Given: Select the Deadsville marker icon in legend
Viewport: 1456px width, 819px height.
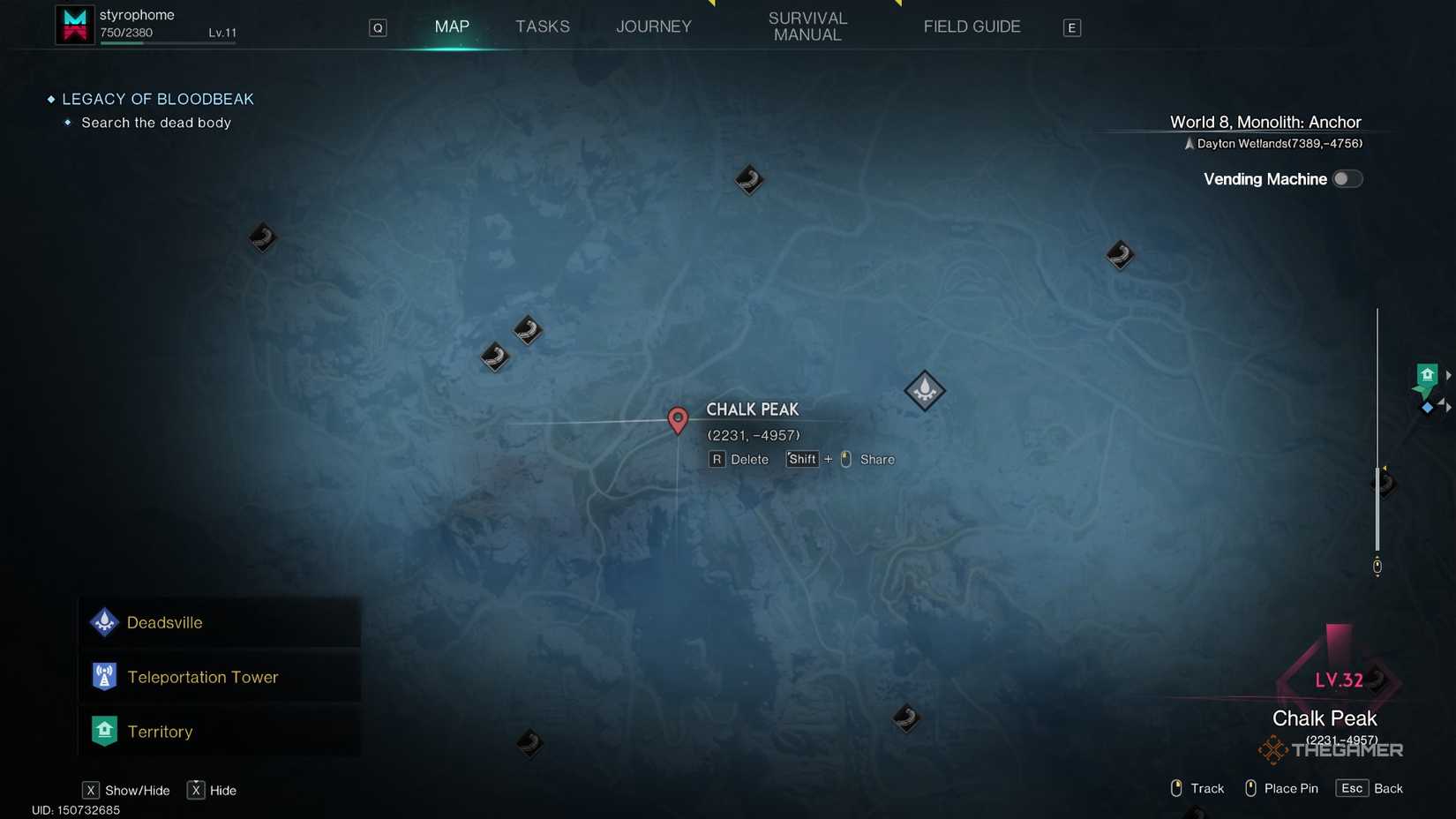Looking at the screenshot, I should click(104, 621).
